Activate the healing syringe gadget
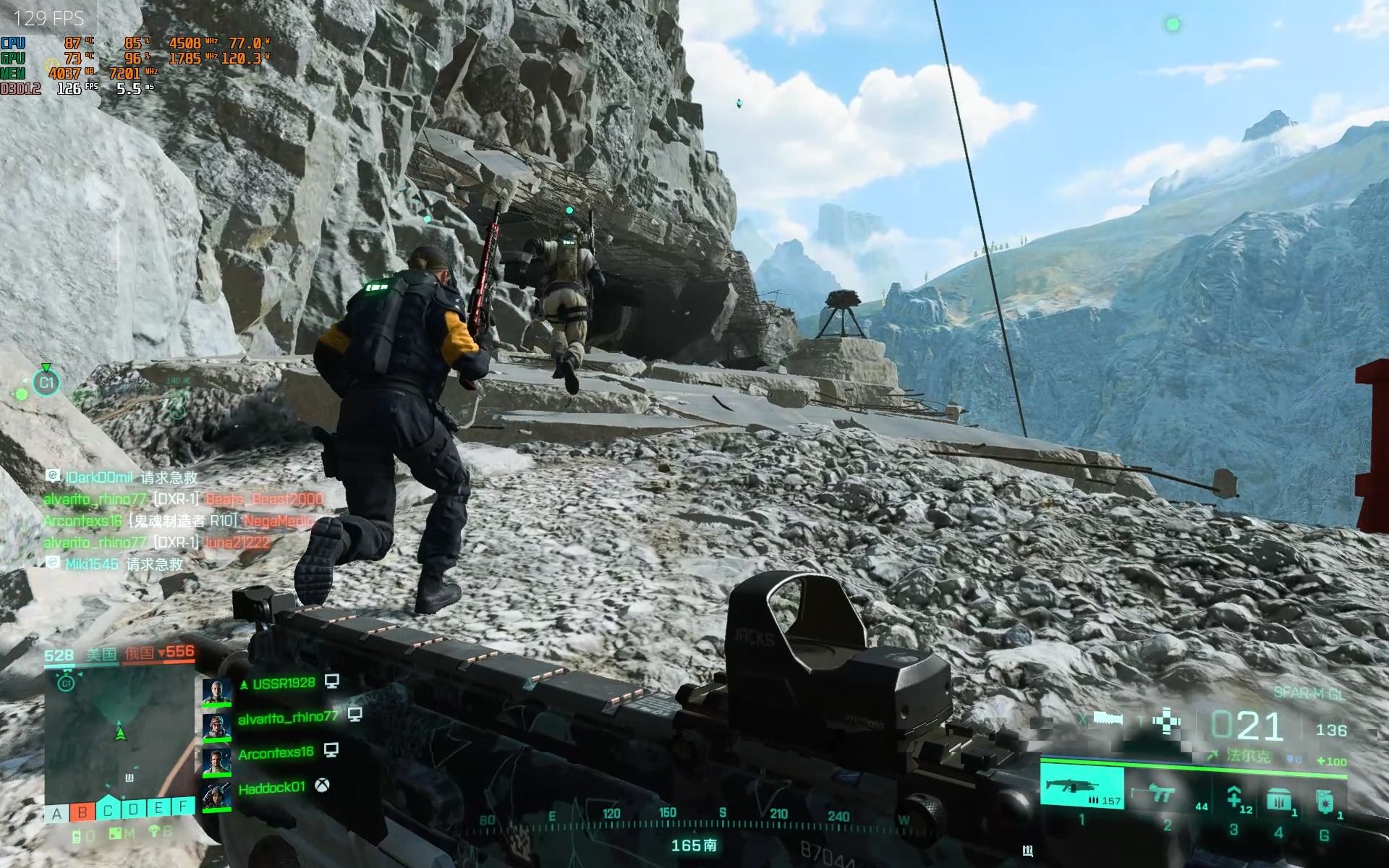 (1234, 798)
